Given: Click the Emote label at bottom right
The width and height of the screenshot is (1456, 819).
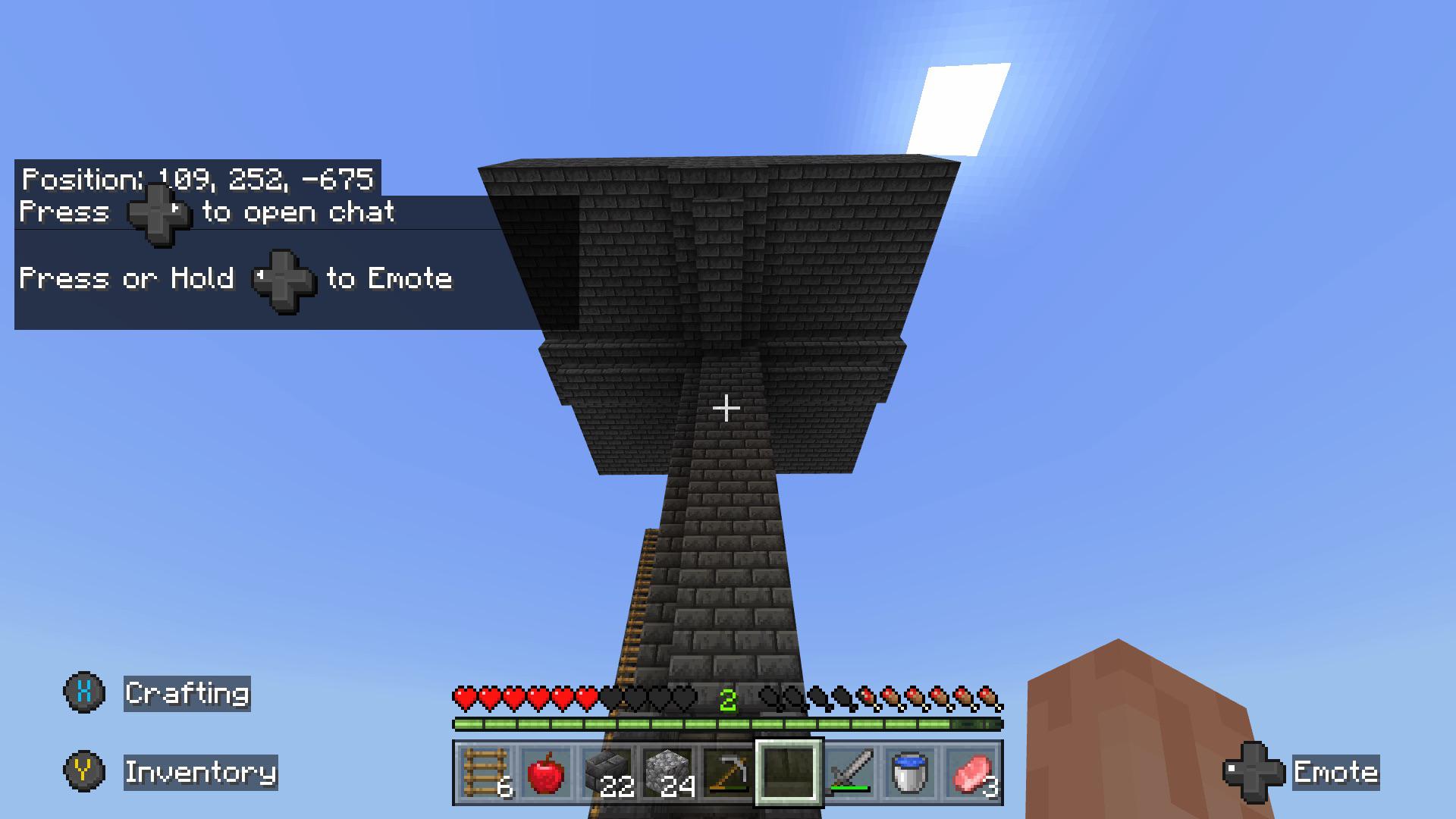Looking at the screenshot, I should (1336, 773).
